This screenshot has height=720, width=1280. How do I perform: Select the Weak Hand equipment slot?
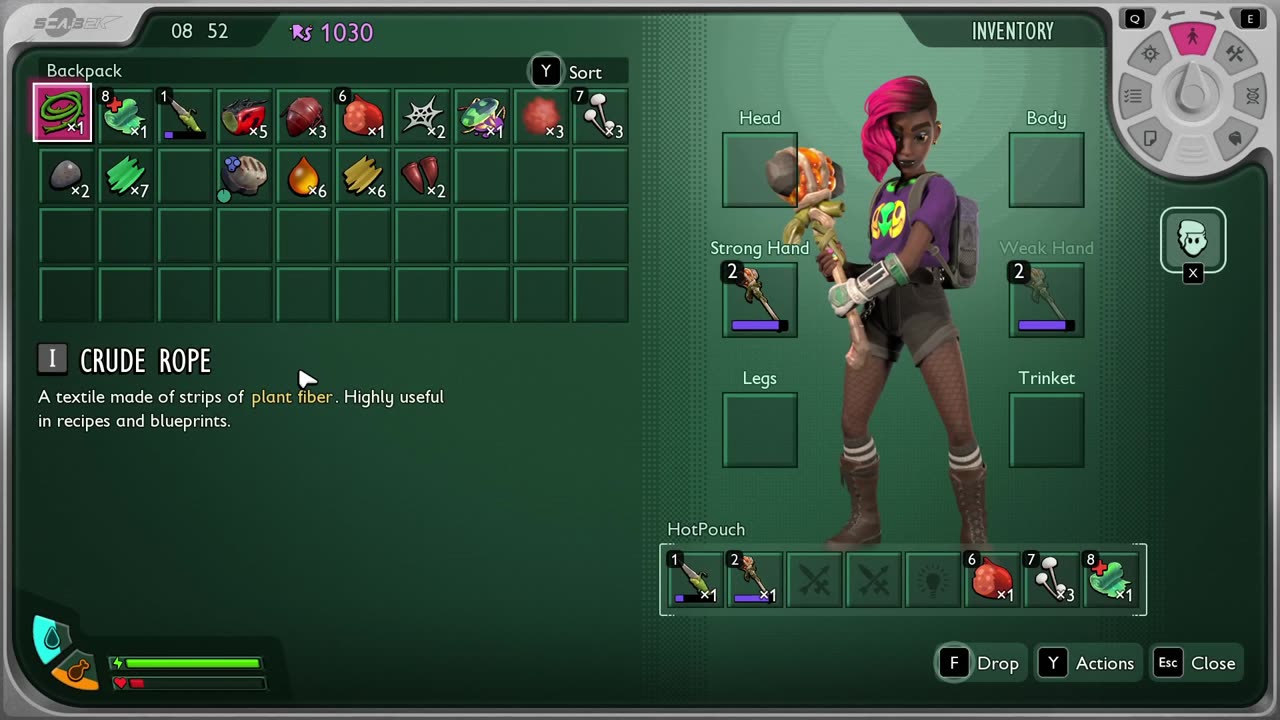pyautogui.click(x=1046, y=300)
